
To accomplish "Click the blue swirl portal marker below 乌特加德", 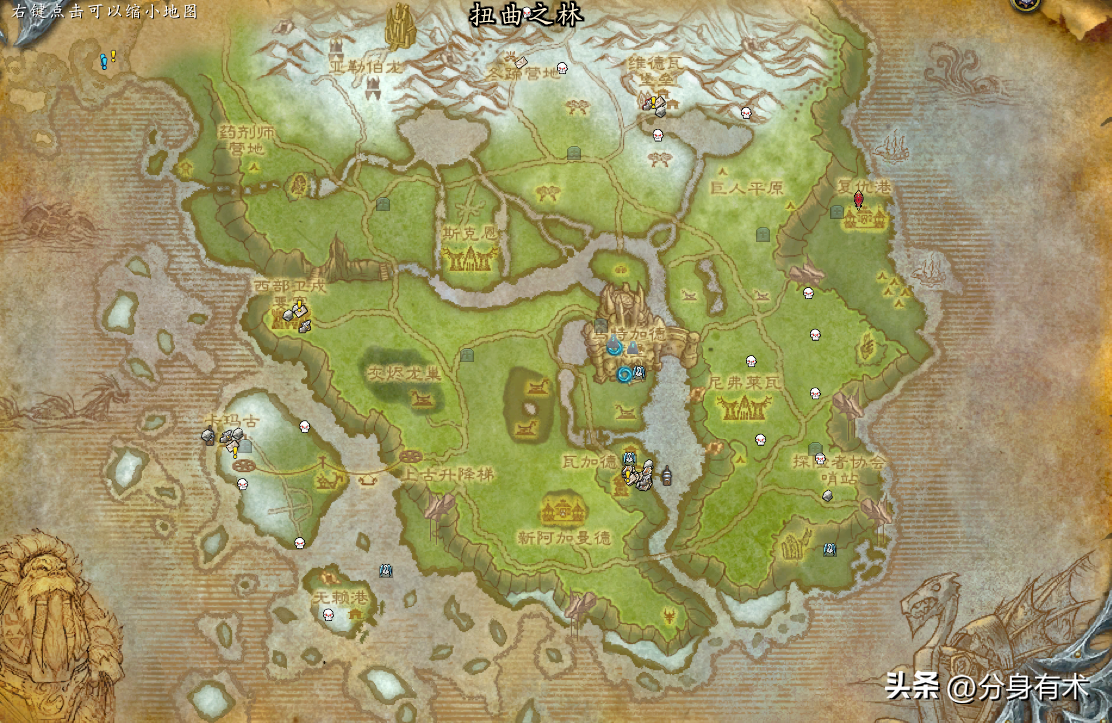I will [624, 375].
